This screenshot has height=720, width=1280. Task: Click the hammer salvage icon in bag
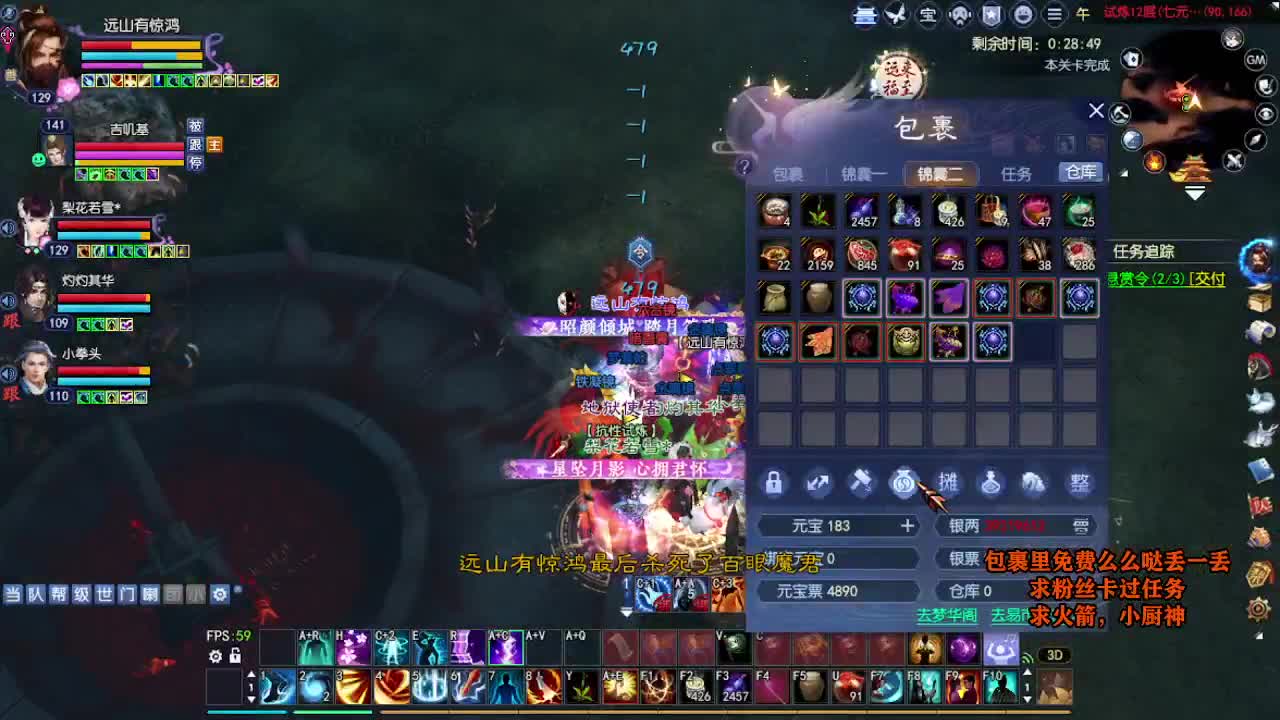(x=860, y=483)
